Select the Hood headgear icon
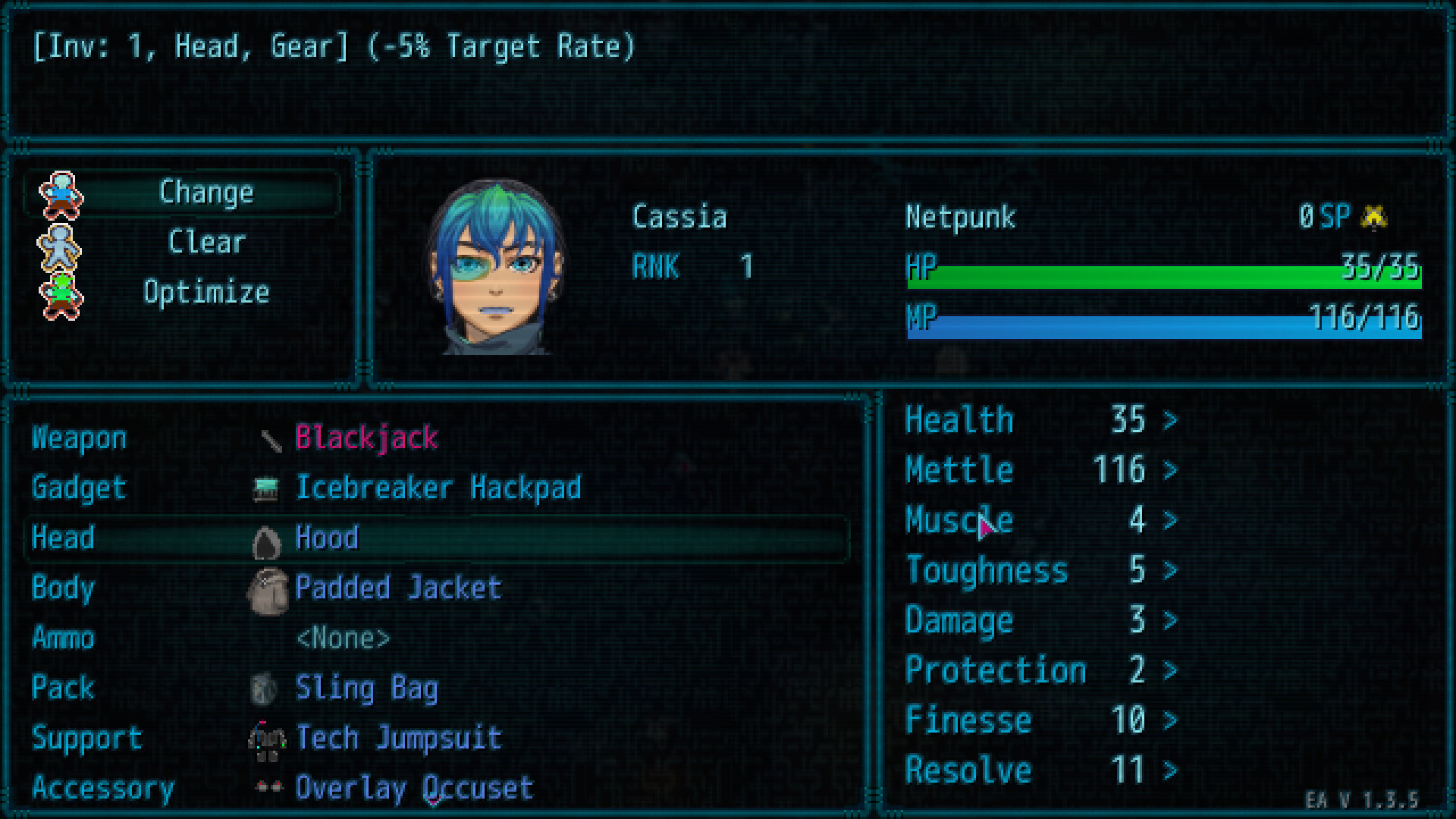Image resolution: width=1456 pixels, height=819 pixels. (265, 538)
